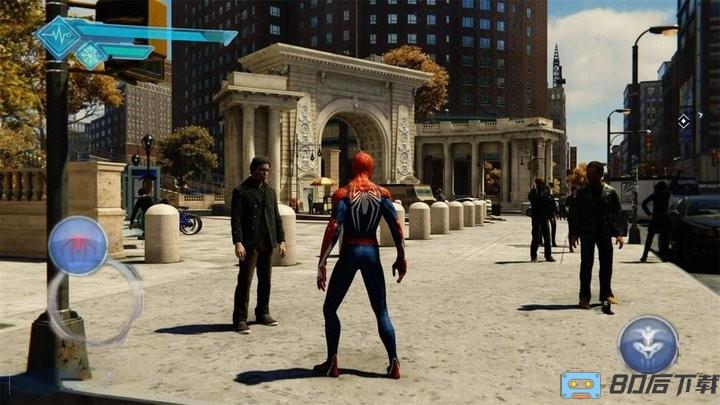Click the white diamond waypoint marker
This screenshot has width=720, height=405.
click(683, 121)
